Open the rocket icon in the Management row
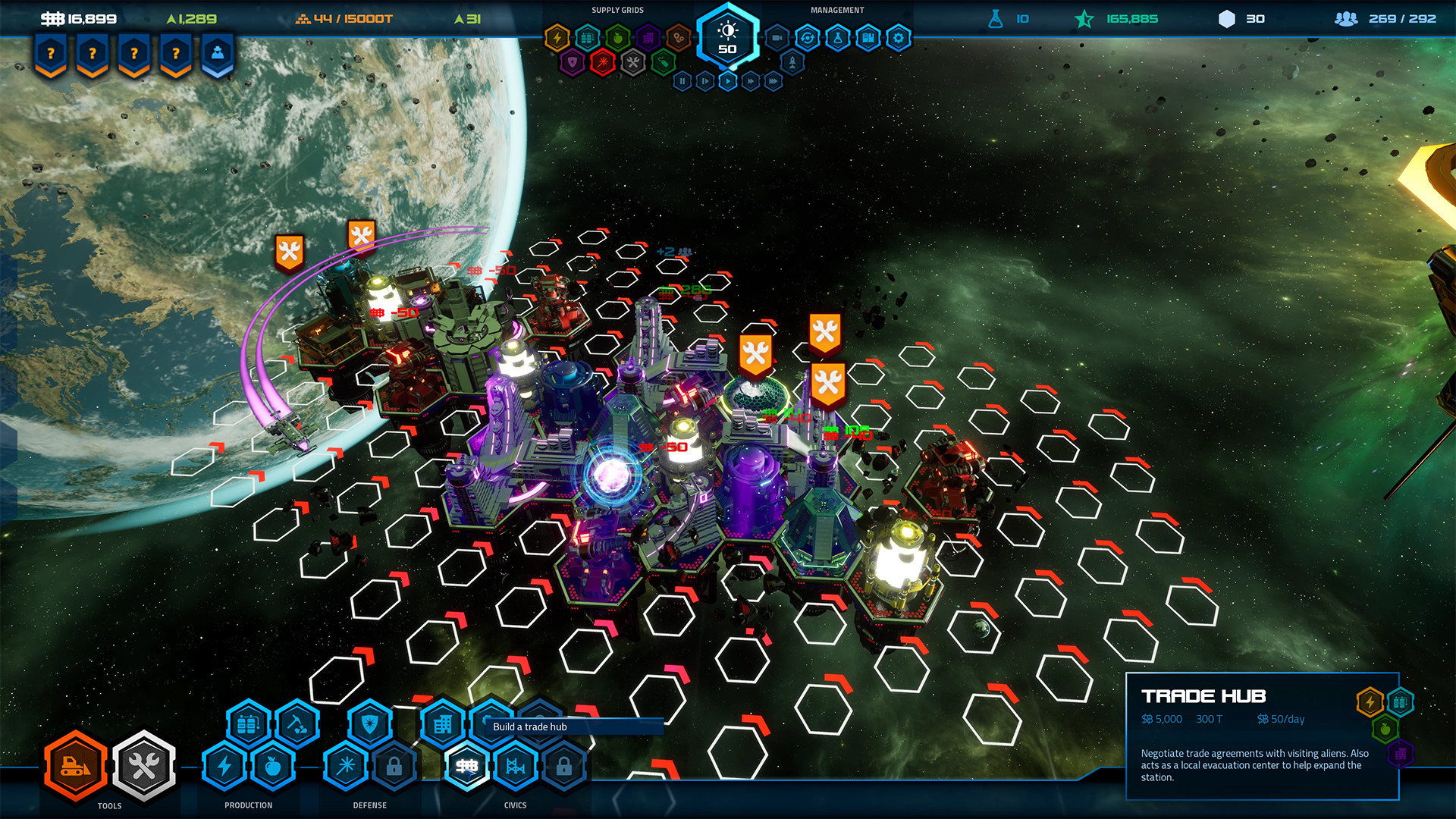The width and height of the screenshot is (1456, 819). 792,62
